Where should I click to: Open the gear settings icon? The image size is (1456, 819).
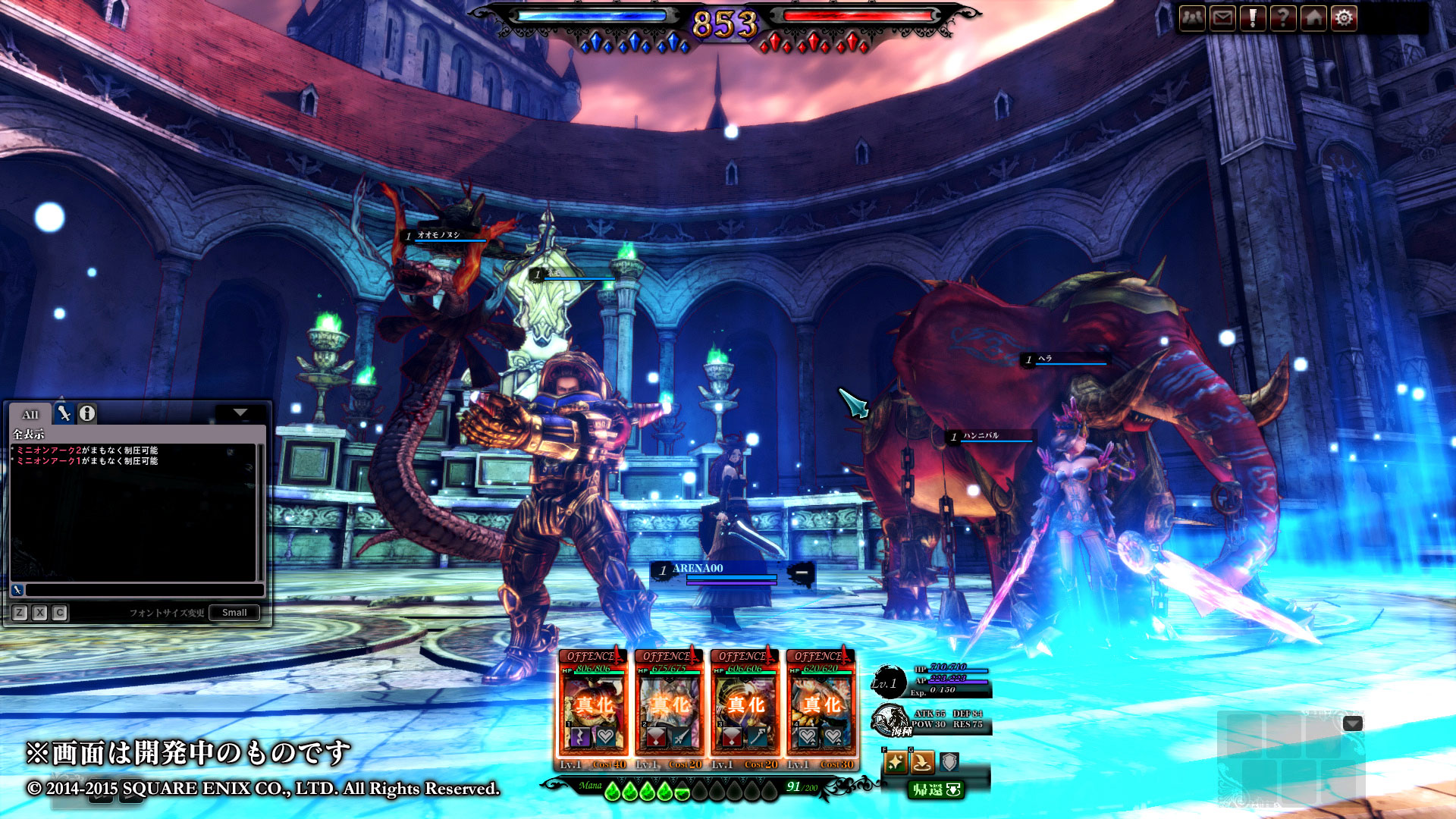click(1344, 17)
